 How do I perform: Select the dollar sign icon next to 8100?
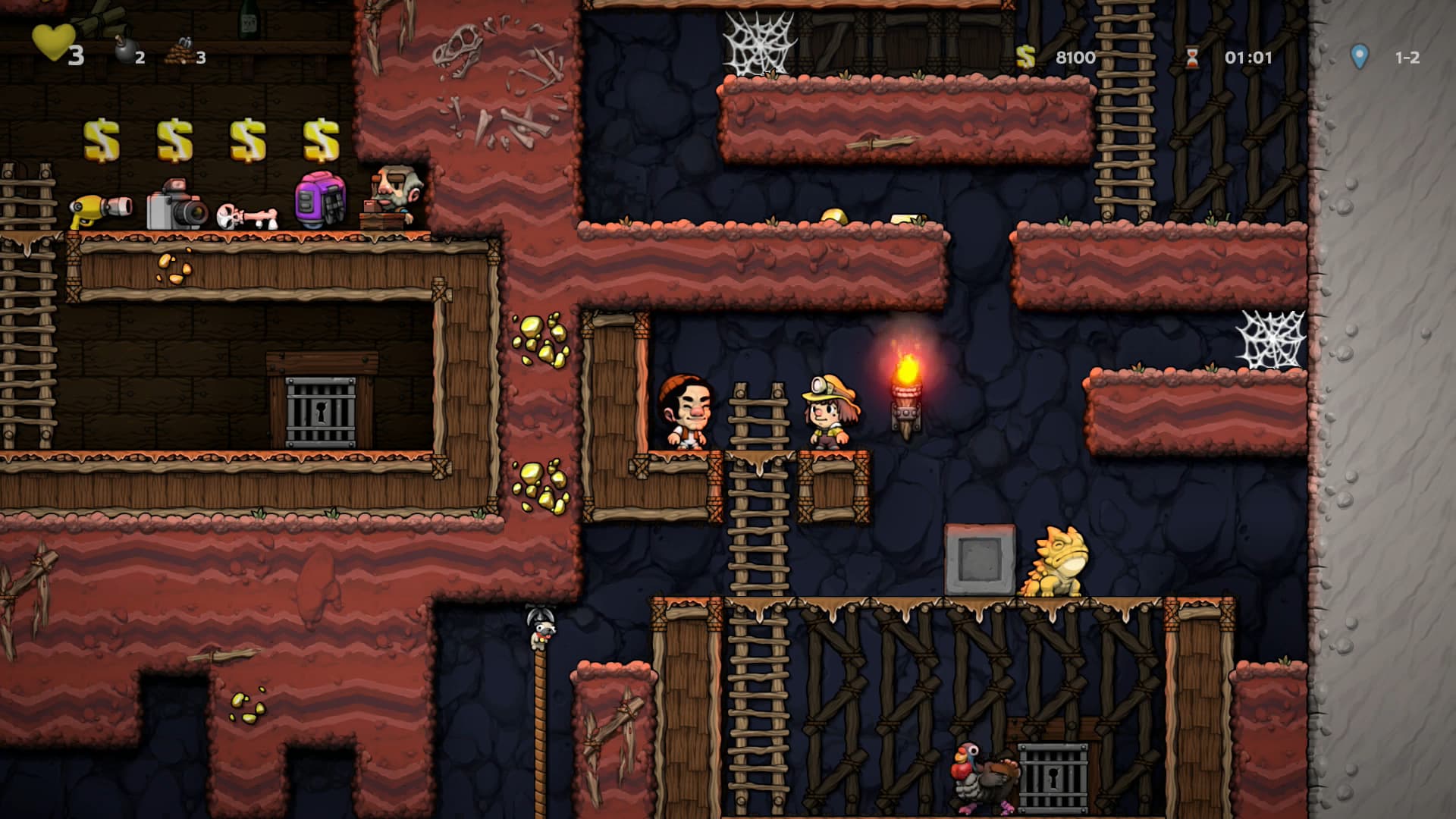click(1028, 55)
